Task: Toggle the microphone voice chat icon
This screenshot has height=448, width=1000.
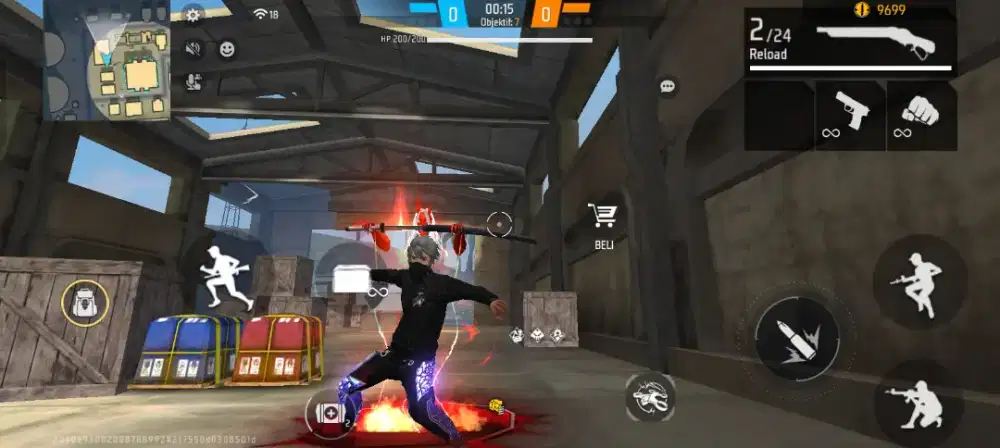Action: [x=193, y=82]
